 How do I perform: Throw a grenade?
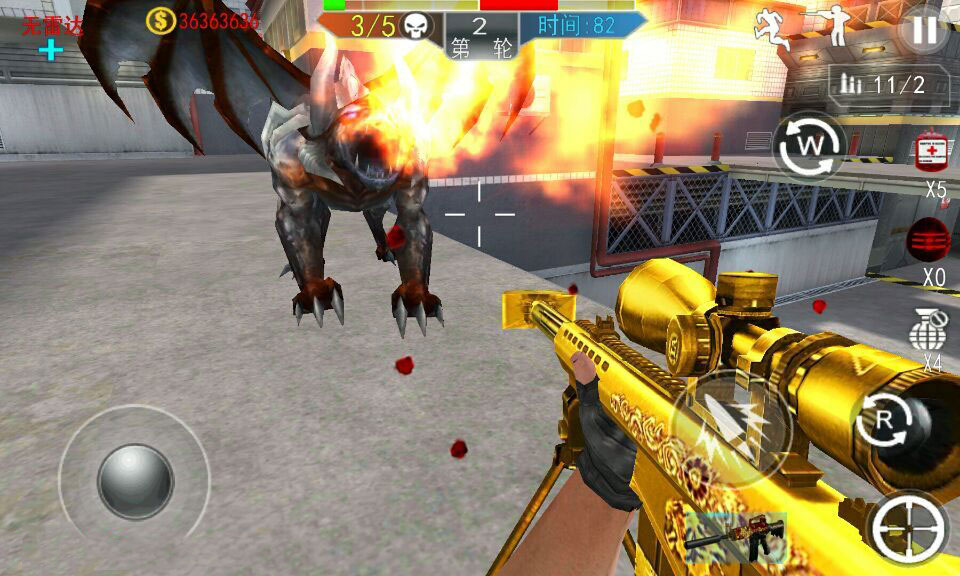[929, 331]
